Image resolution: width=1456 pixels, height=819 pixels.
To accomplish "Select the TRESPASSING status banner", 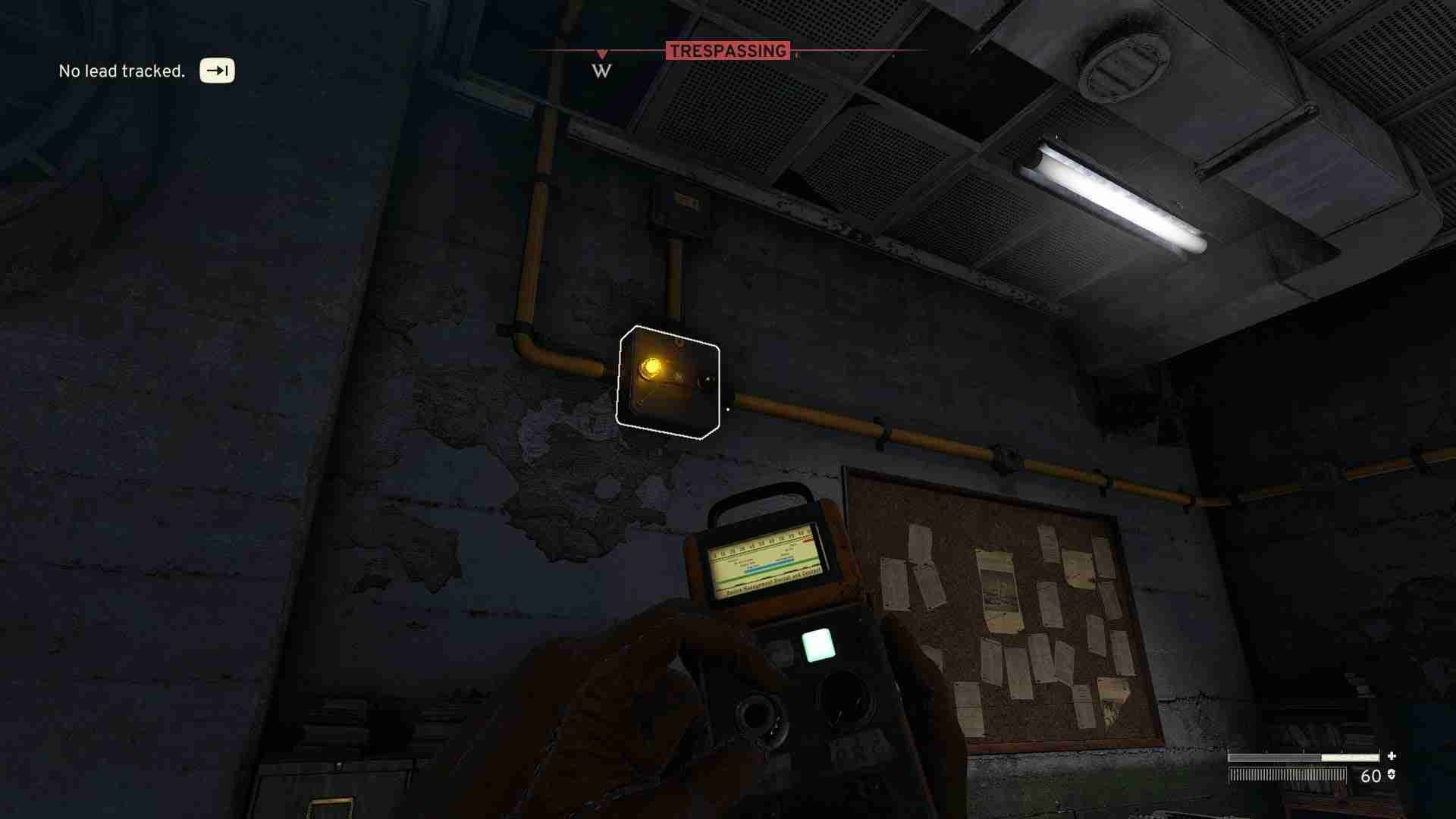I will (x=728, y=52).
